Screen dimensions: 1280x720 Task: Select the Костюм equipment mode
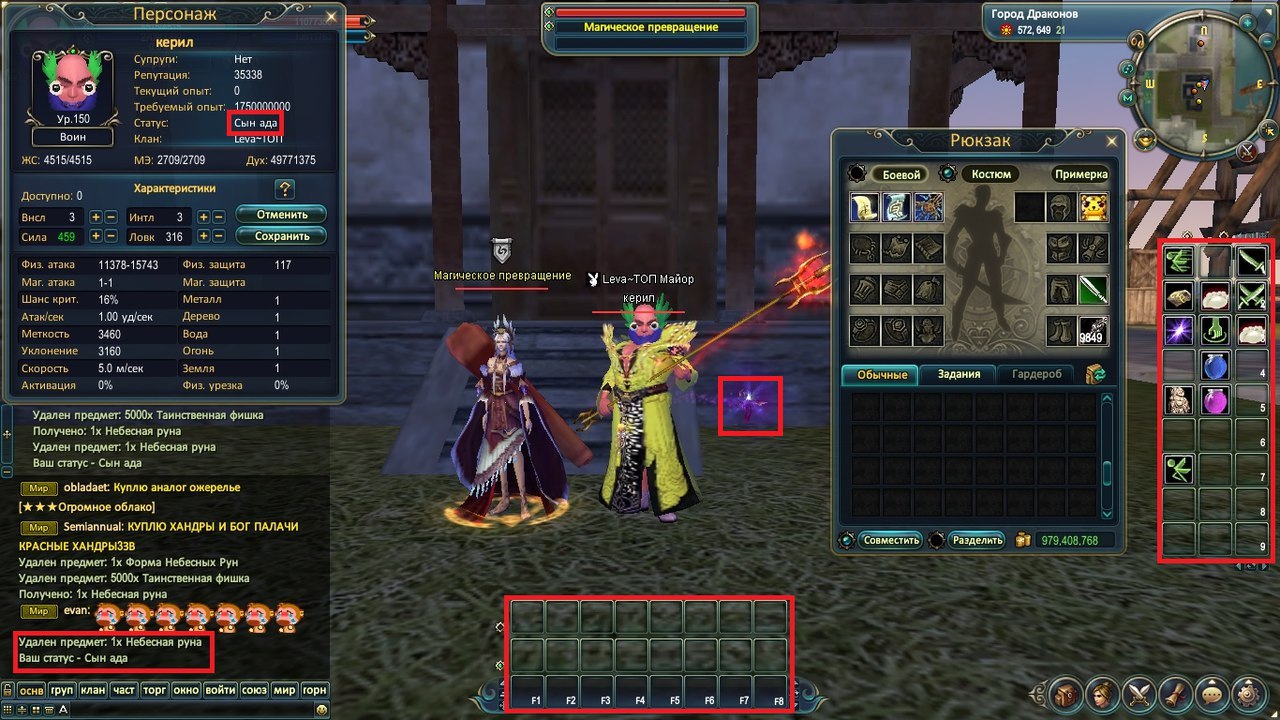[x=991, y=174]
